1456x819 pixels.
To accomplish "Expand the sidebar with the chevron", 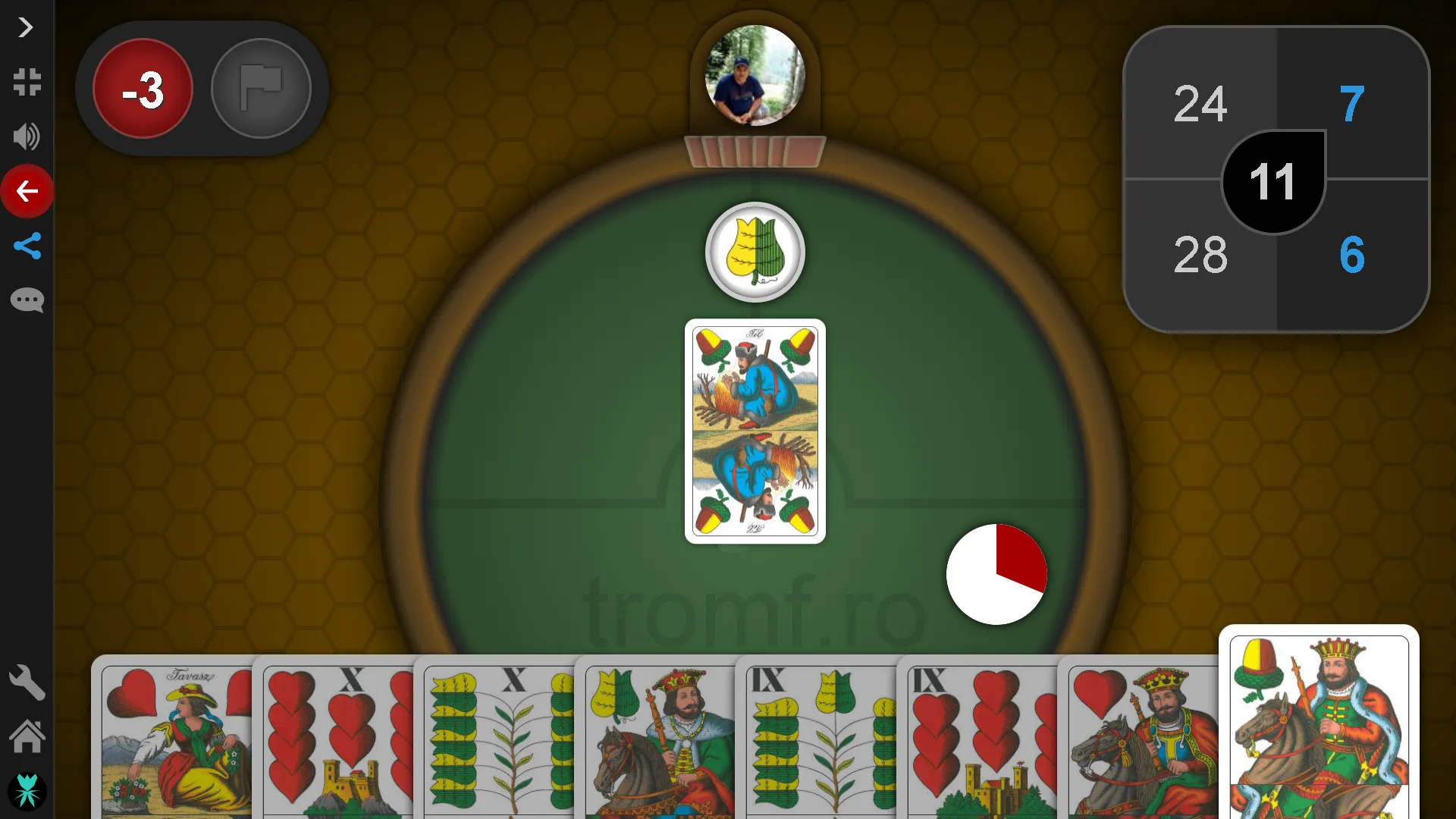I will point(25,27).
